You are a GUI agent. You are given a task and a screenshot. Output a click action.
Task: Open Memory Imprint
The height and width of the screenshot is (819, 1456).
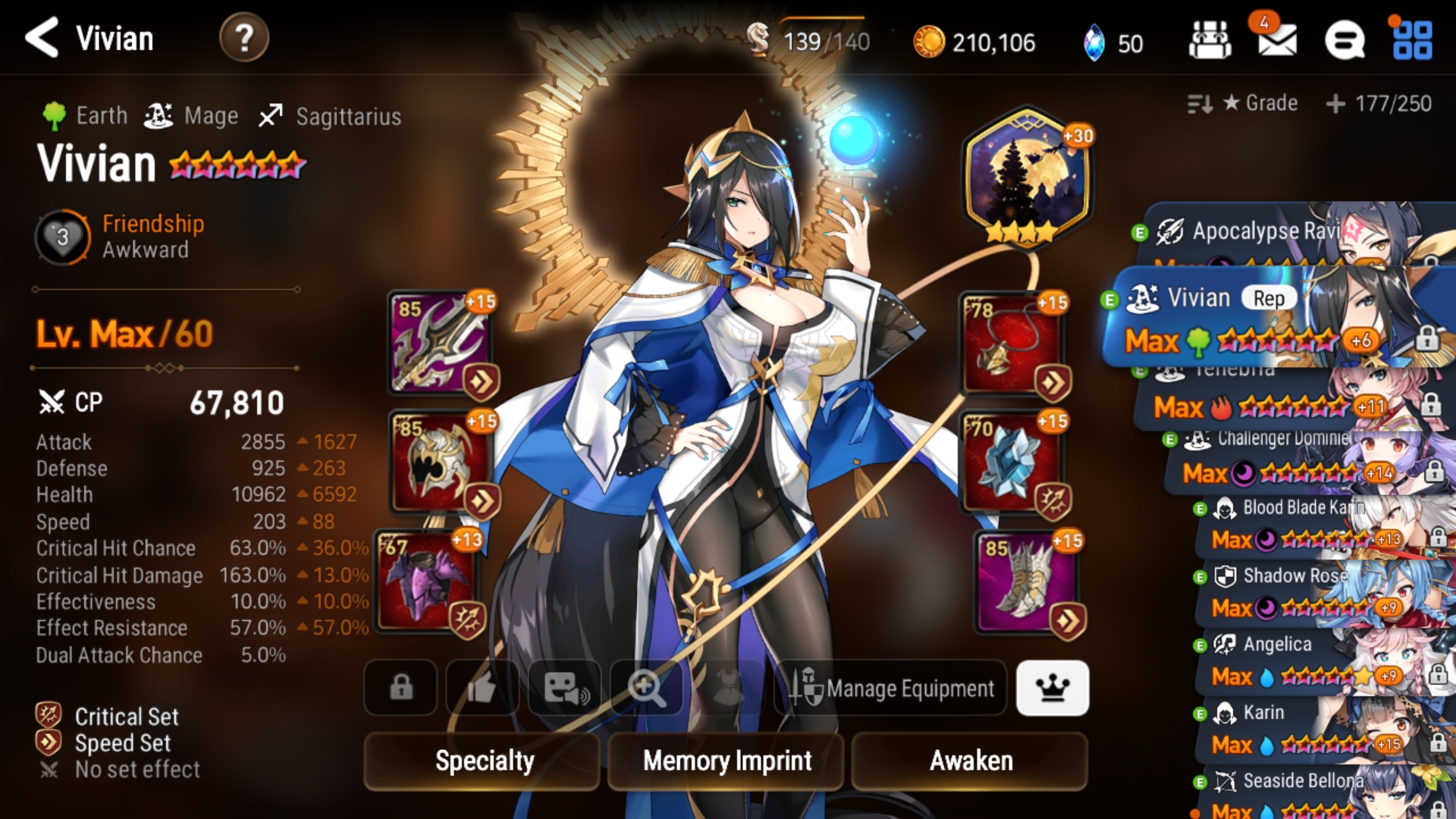726,761
